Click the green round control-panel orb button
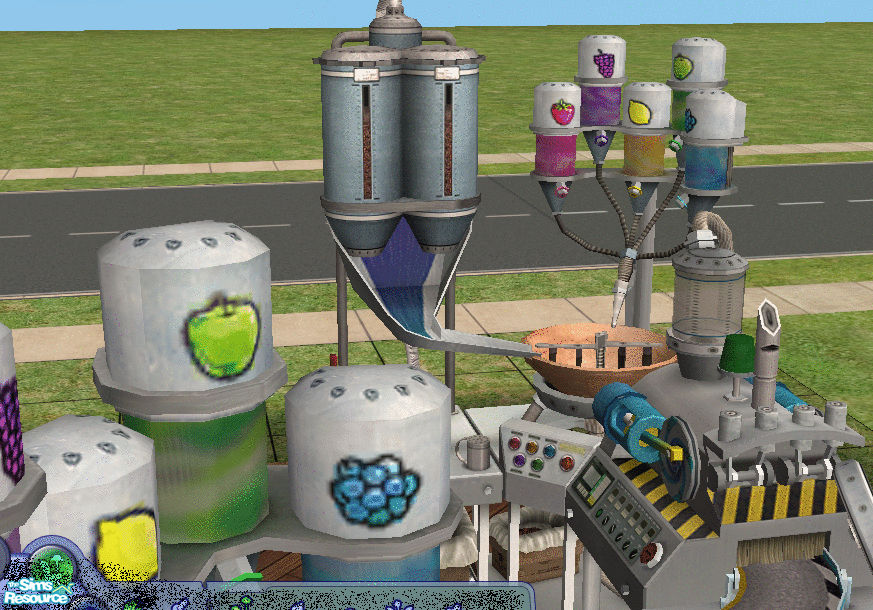The width and height of the screenshot is (873, 610). [x=537, y=465]
